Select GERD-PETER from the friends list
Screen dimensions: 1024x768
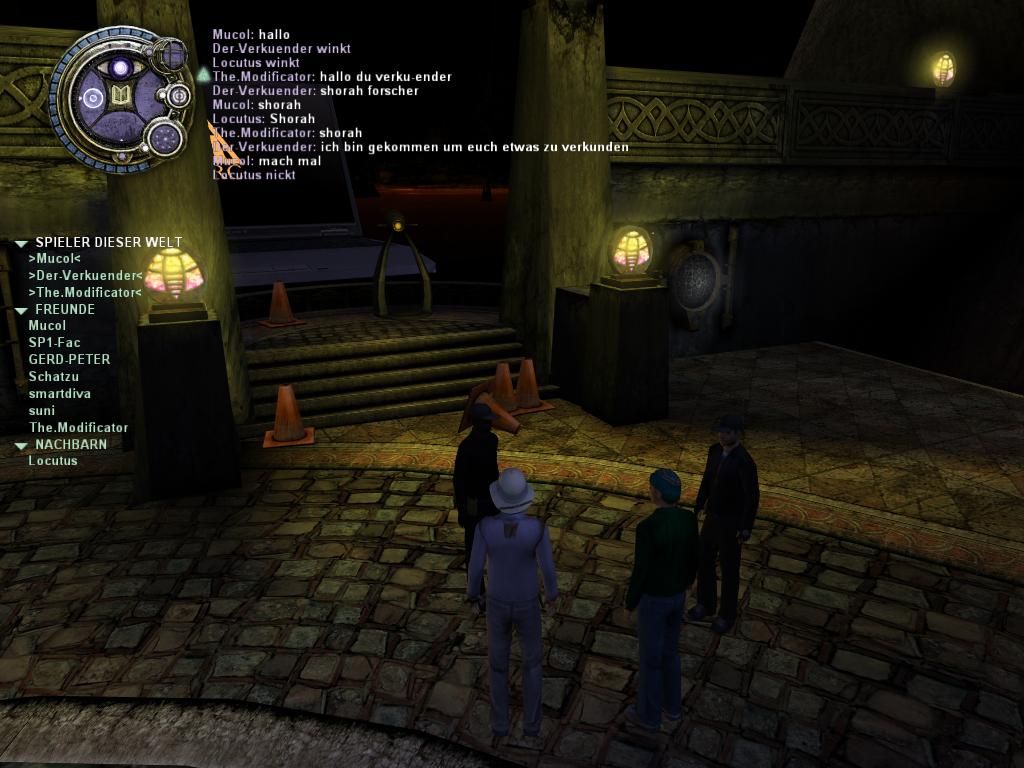pos(69,360)
